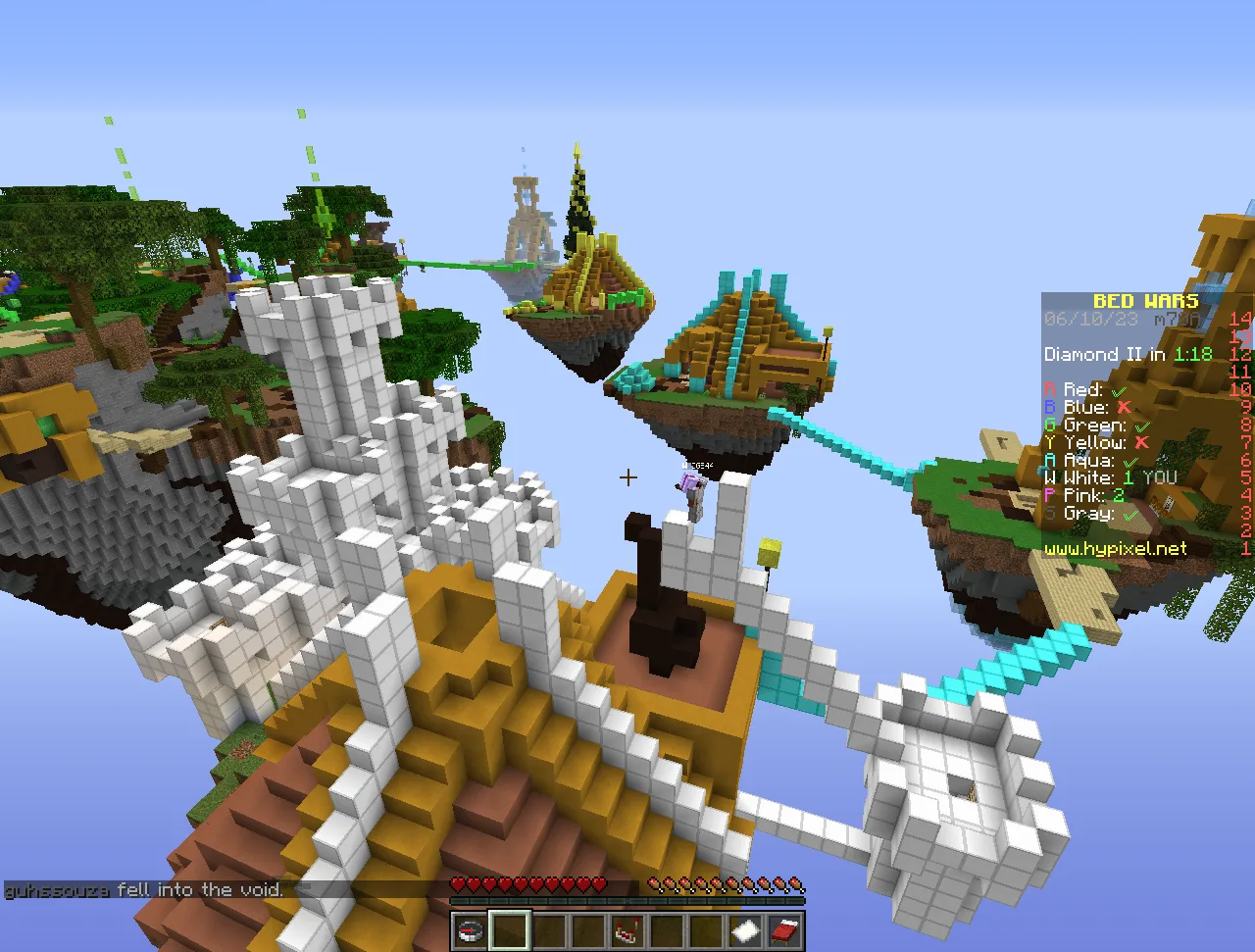This screenshot has height=952, width=1255.
Task: Select the red bed hotbar slot
Action: (x=784, y=930)
